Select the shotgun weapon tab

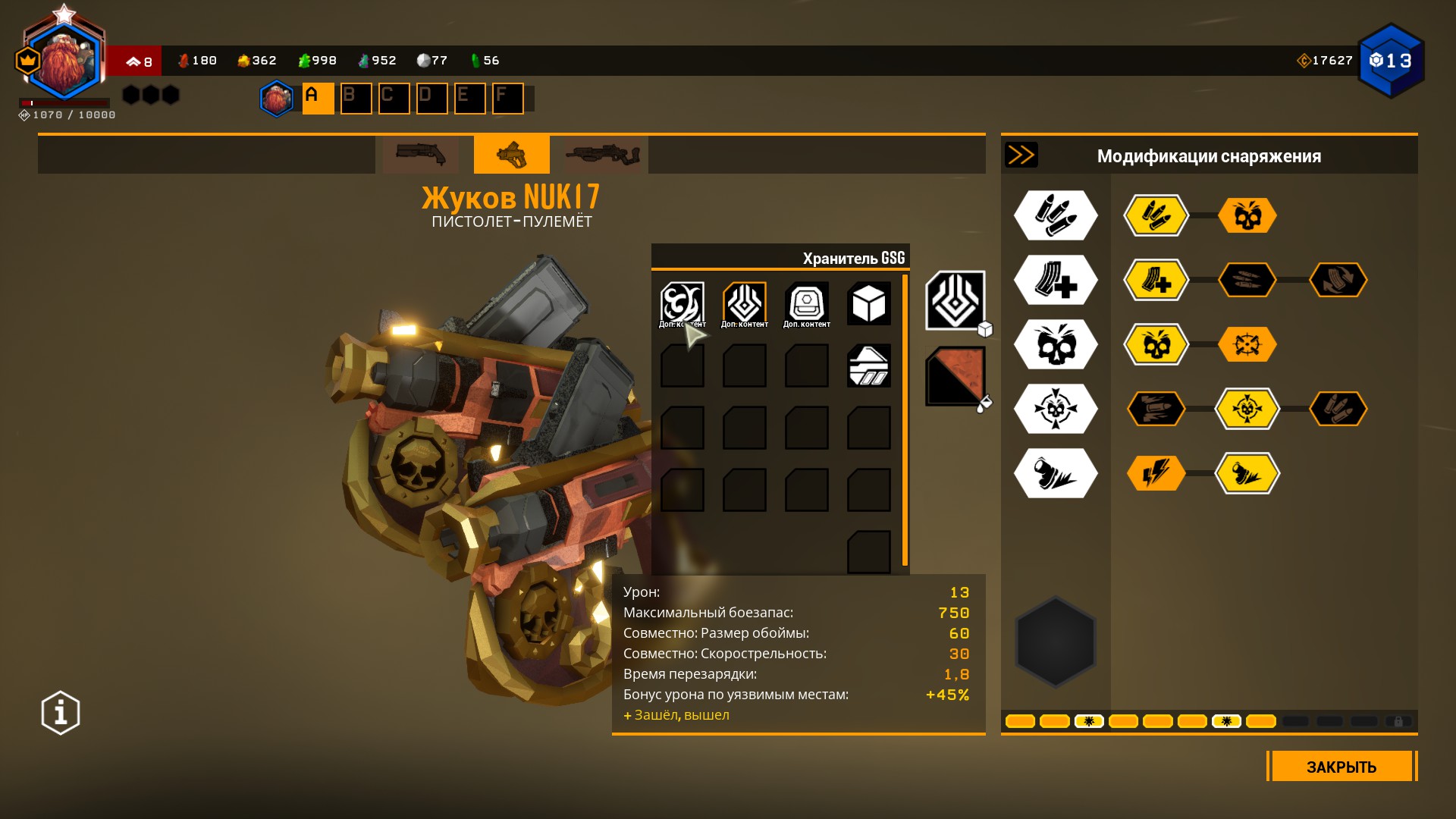point(421,155)
